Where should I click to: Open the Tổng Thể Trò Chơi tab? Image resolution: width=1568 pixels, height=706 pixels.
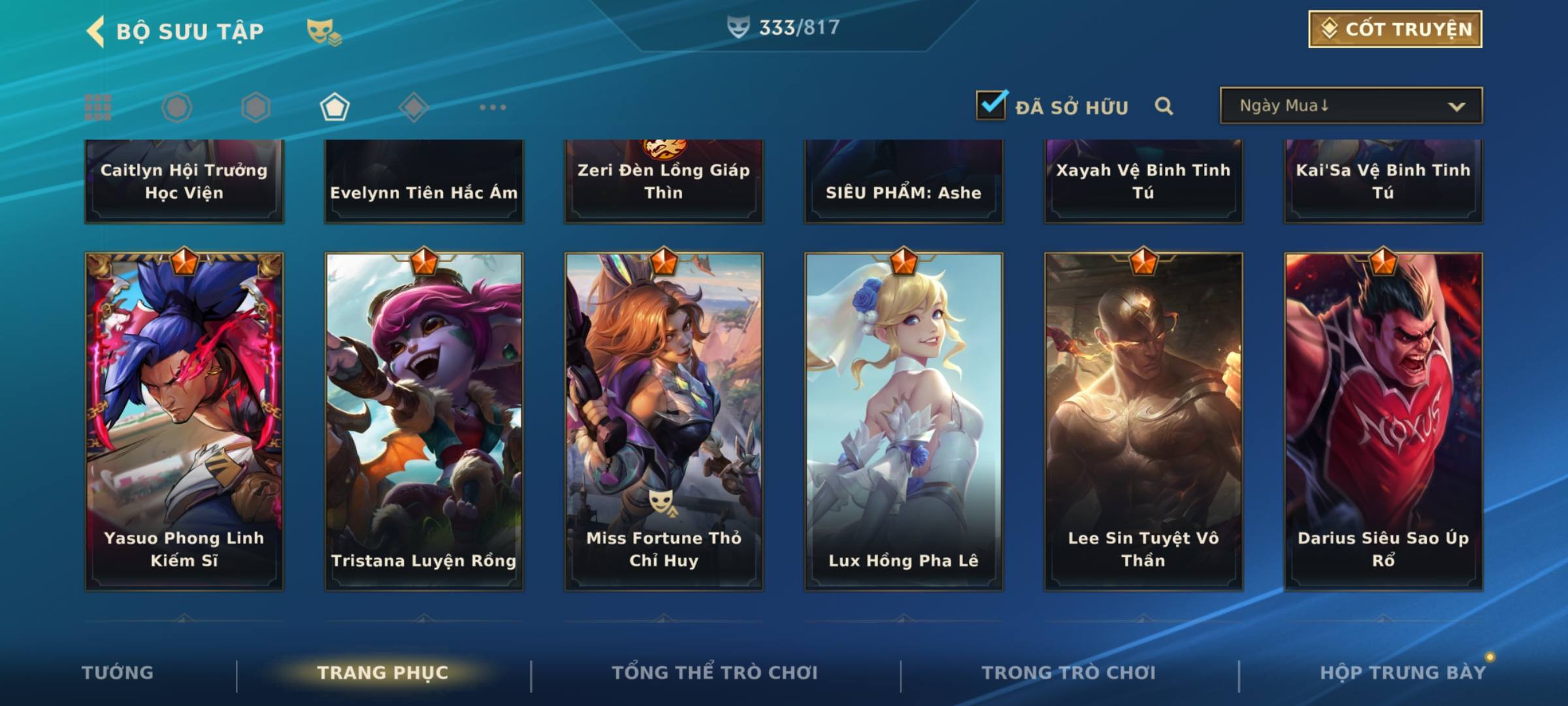point(715,673)
